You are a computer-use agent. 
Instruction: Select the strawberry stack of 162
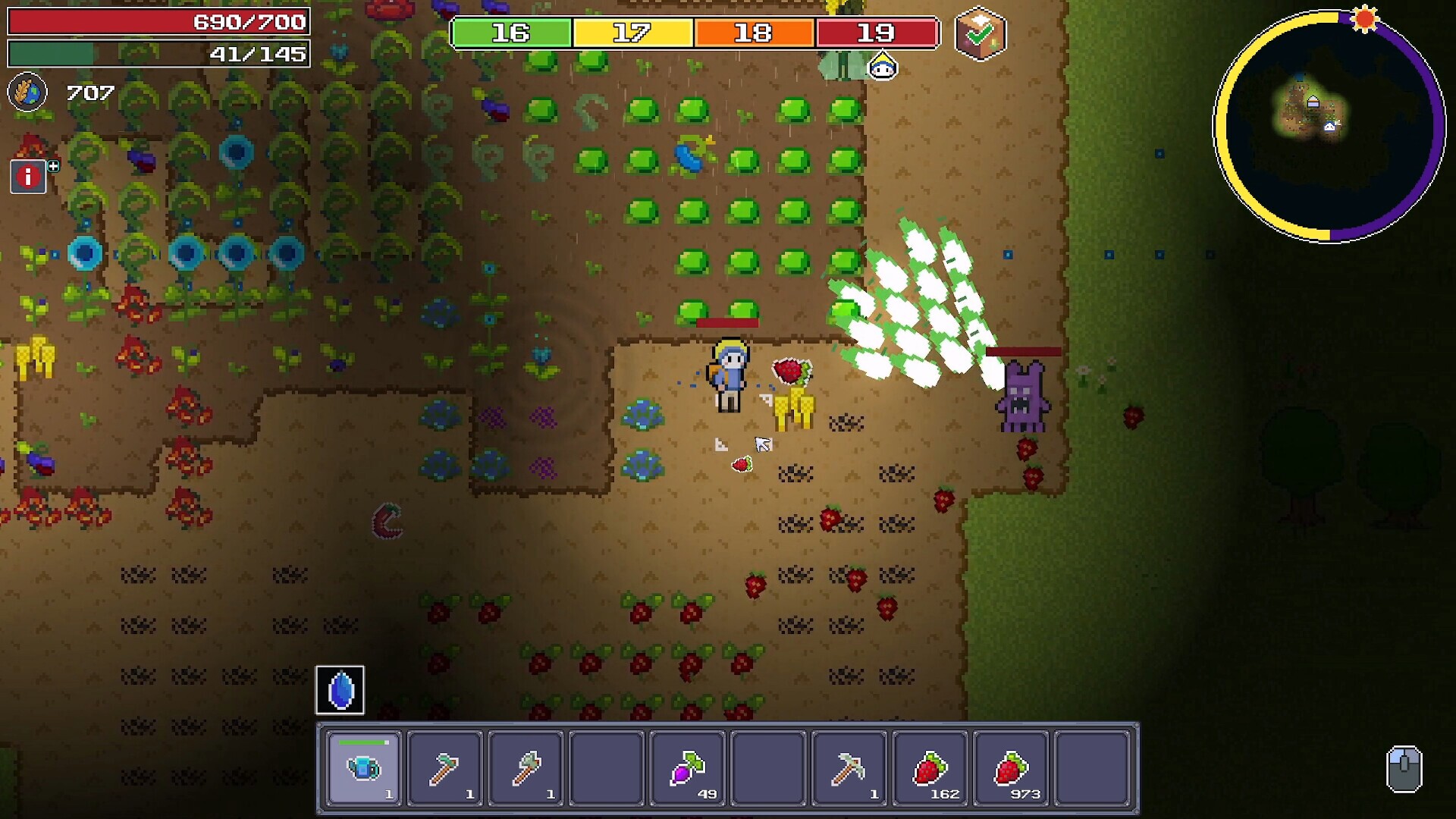click(x=930, y=767)
